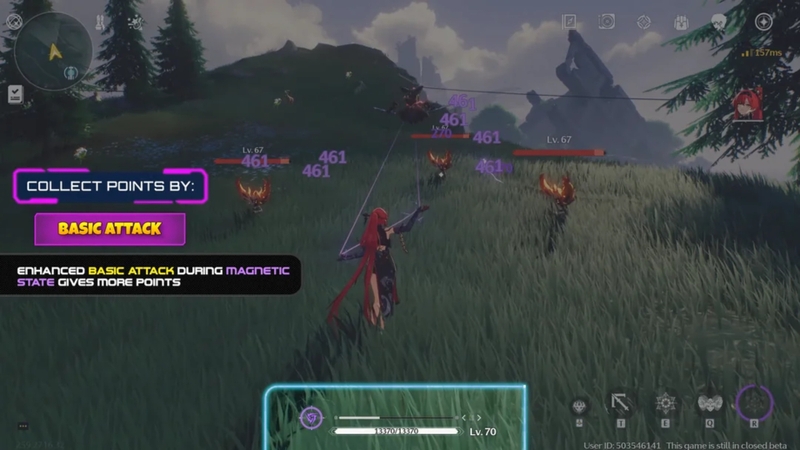
Task: Open the backpack inventory
Action: pos(681,21)
